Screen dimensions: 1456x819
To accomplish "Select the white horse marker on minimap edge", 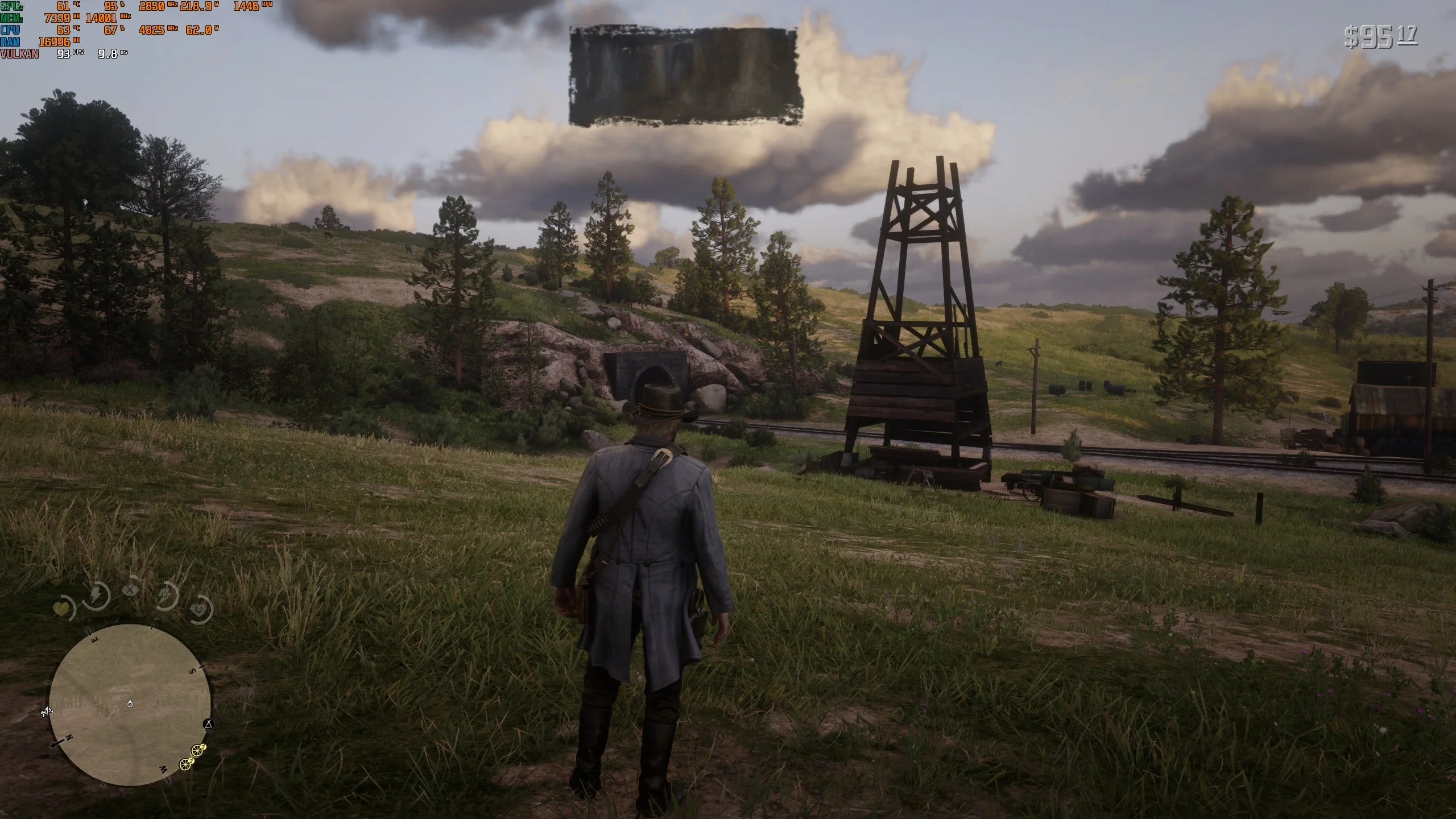I will tap(48, 710).
